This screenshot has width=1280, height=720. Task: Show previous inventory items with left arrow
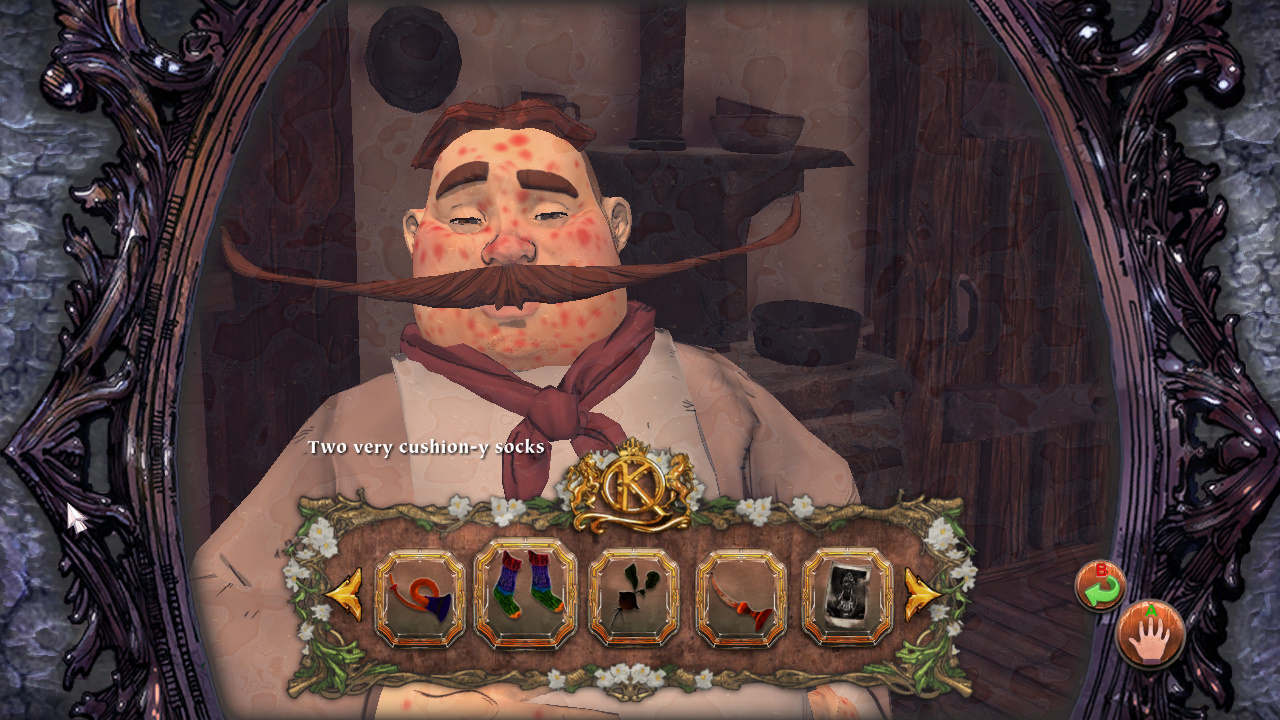click(345, 595)
